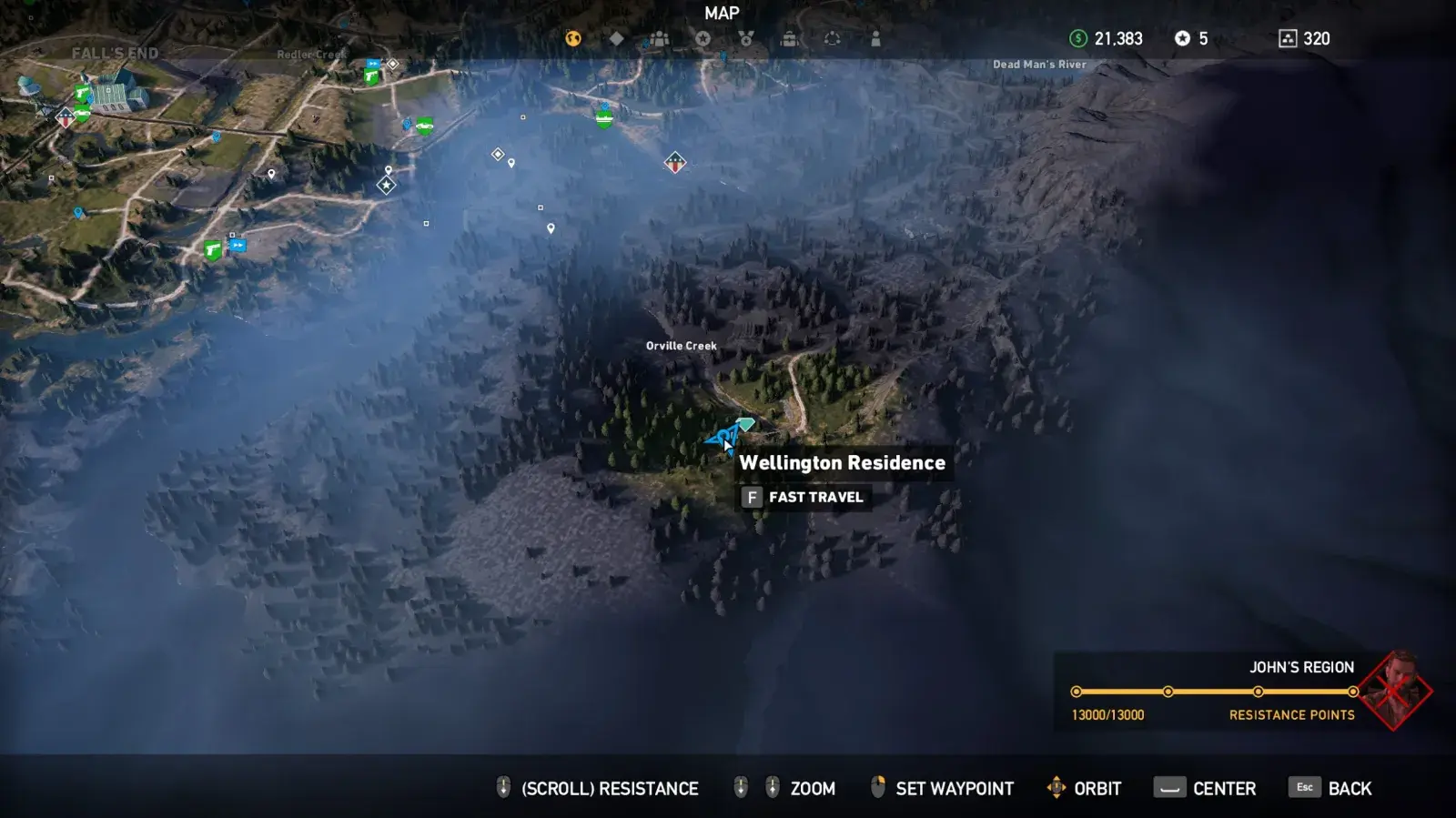Select the white star diamond mission marker
The width and height of the screenshot is (1456, 818).
click(x=386, y=184)
